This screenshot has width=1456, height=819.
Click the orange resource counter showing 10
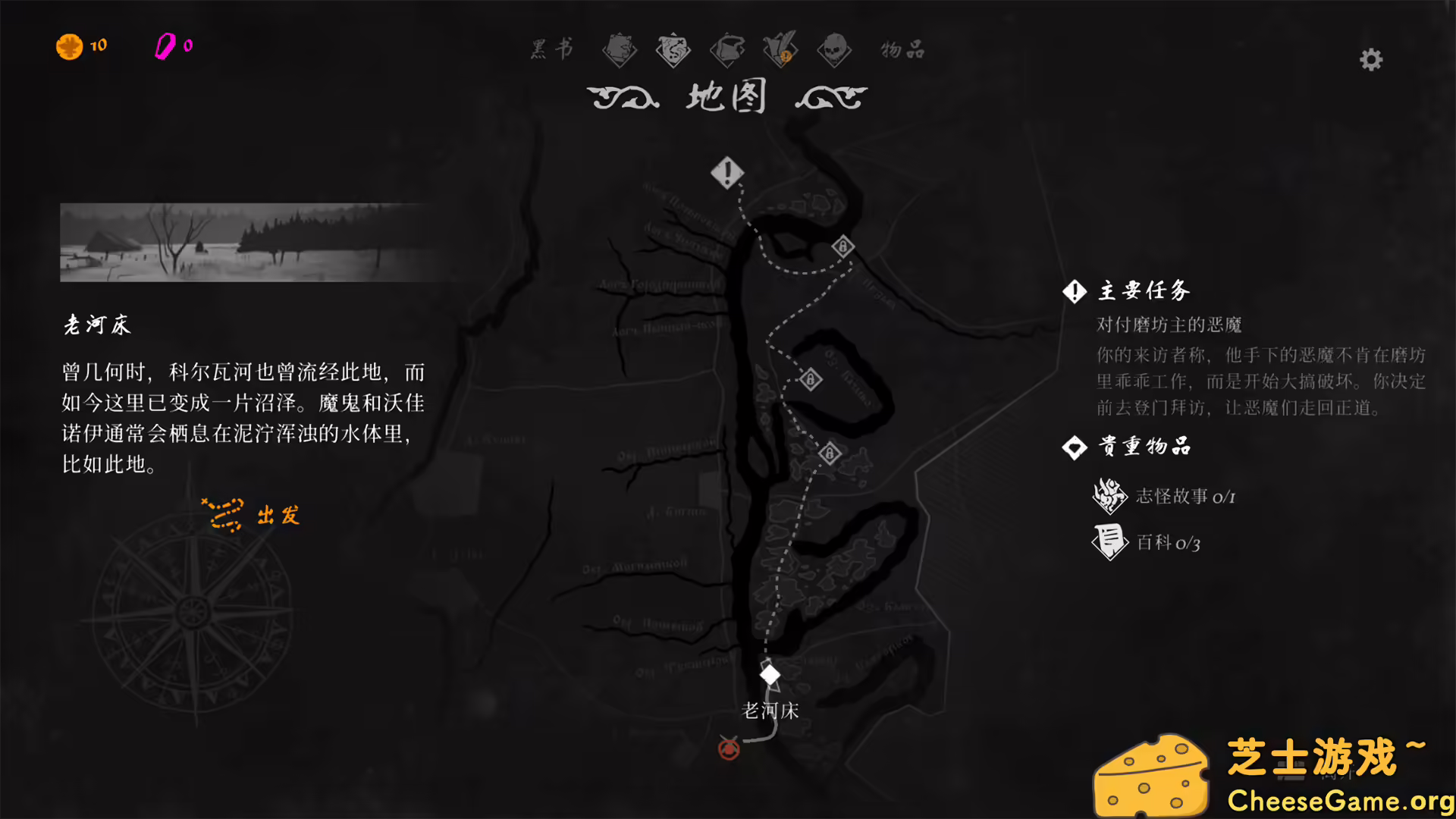pyautogui.click(x=83, y=45)
